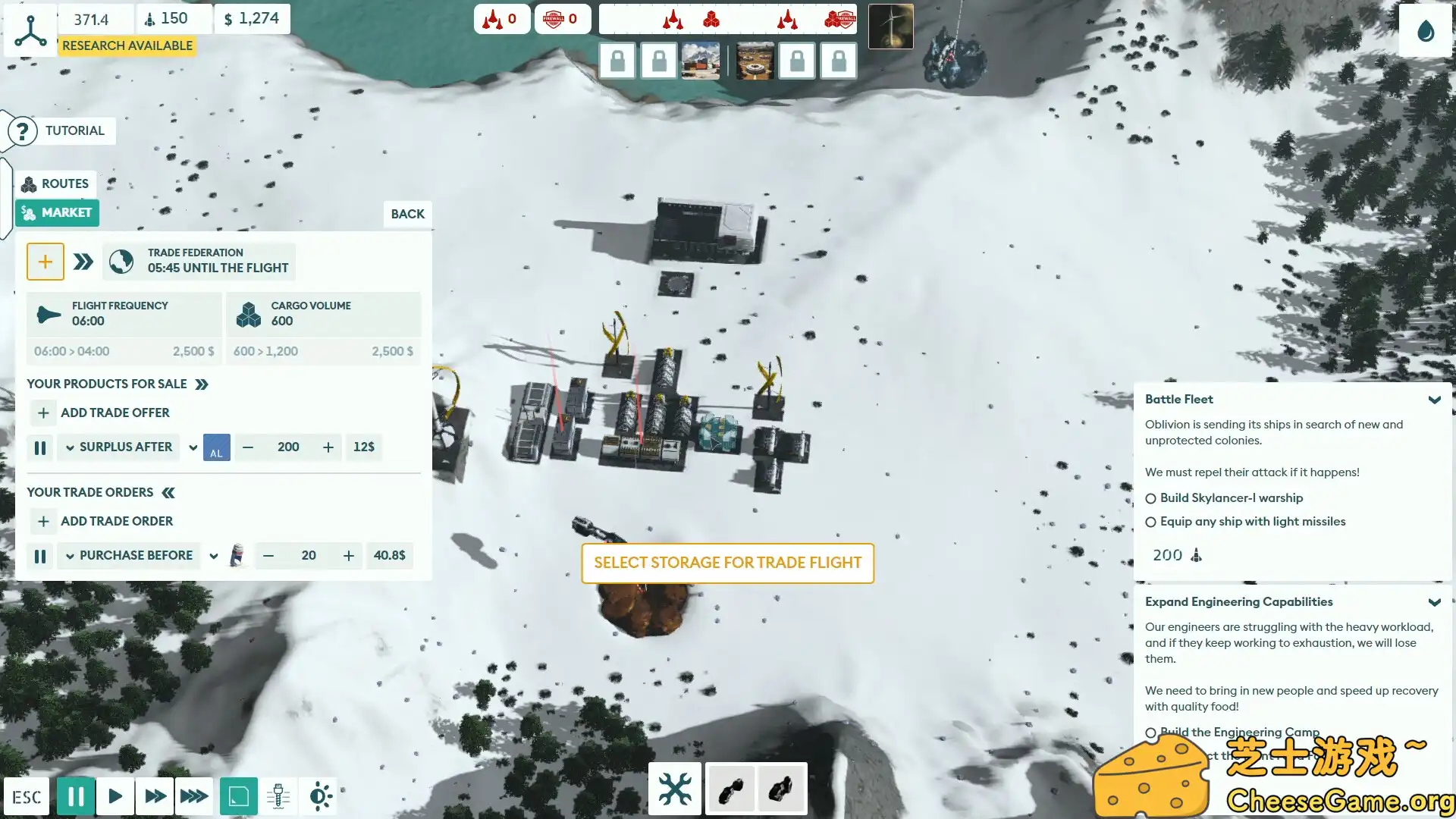Viewport: 1456px width, 819px height.
Task: Click the Firewall counter icon top bar
Action: [x=562, y=19]
